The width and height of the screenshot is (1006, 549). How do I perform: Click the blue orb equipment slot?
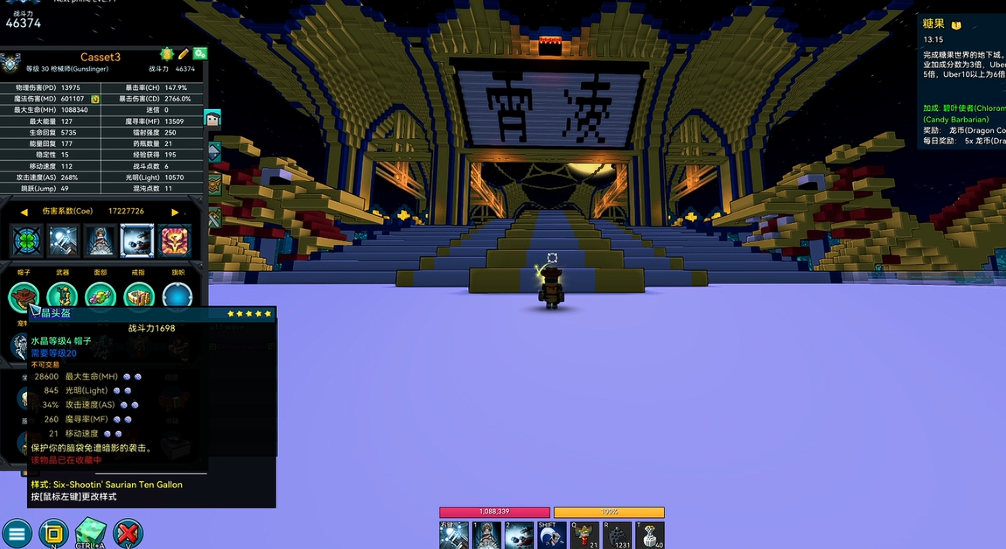click(177, 296)
